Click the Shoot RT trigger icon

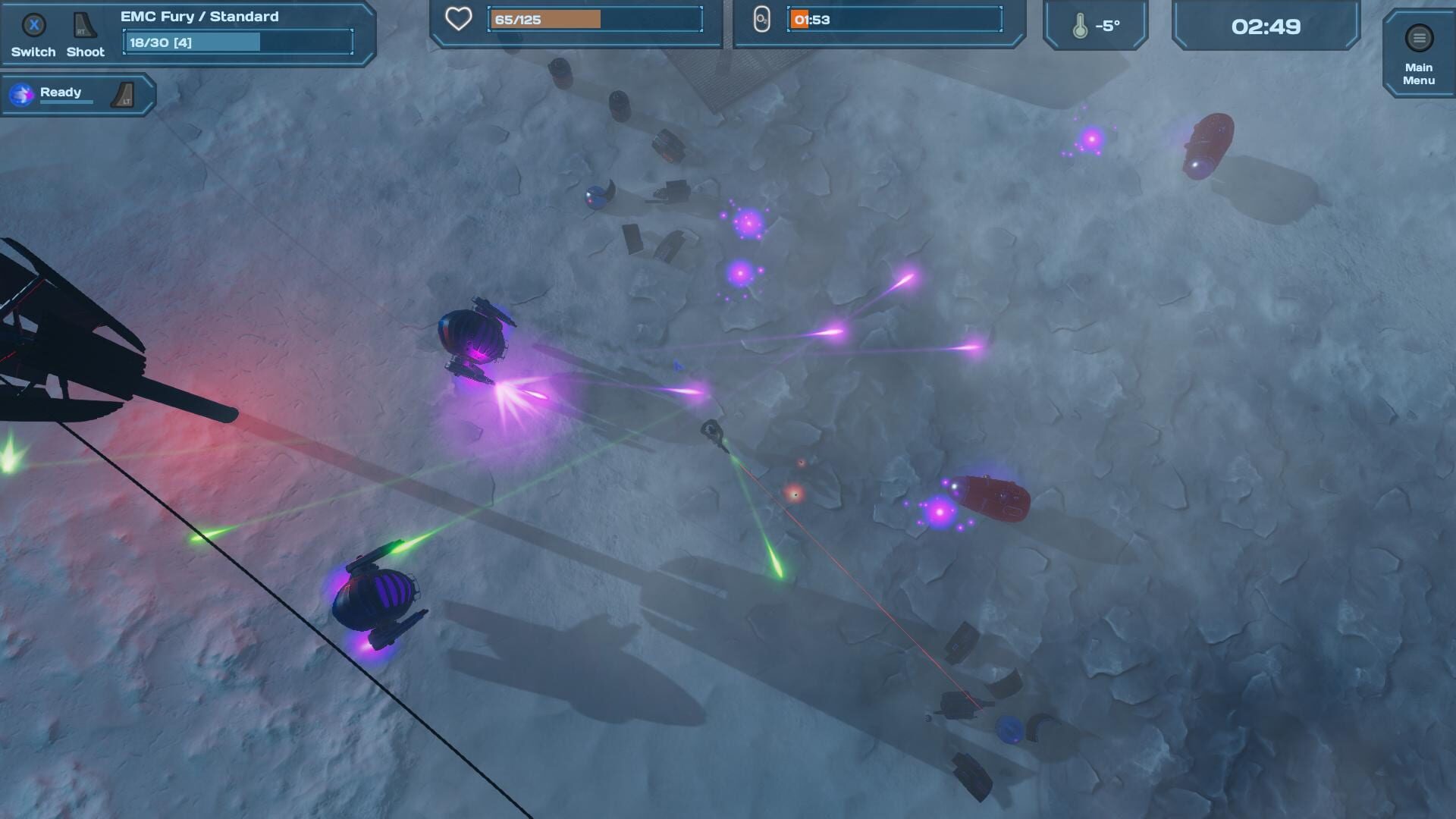click(x=84, y=24)
